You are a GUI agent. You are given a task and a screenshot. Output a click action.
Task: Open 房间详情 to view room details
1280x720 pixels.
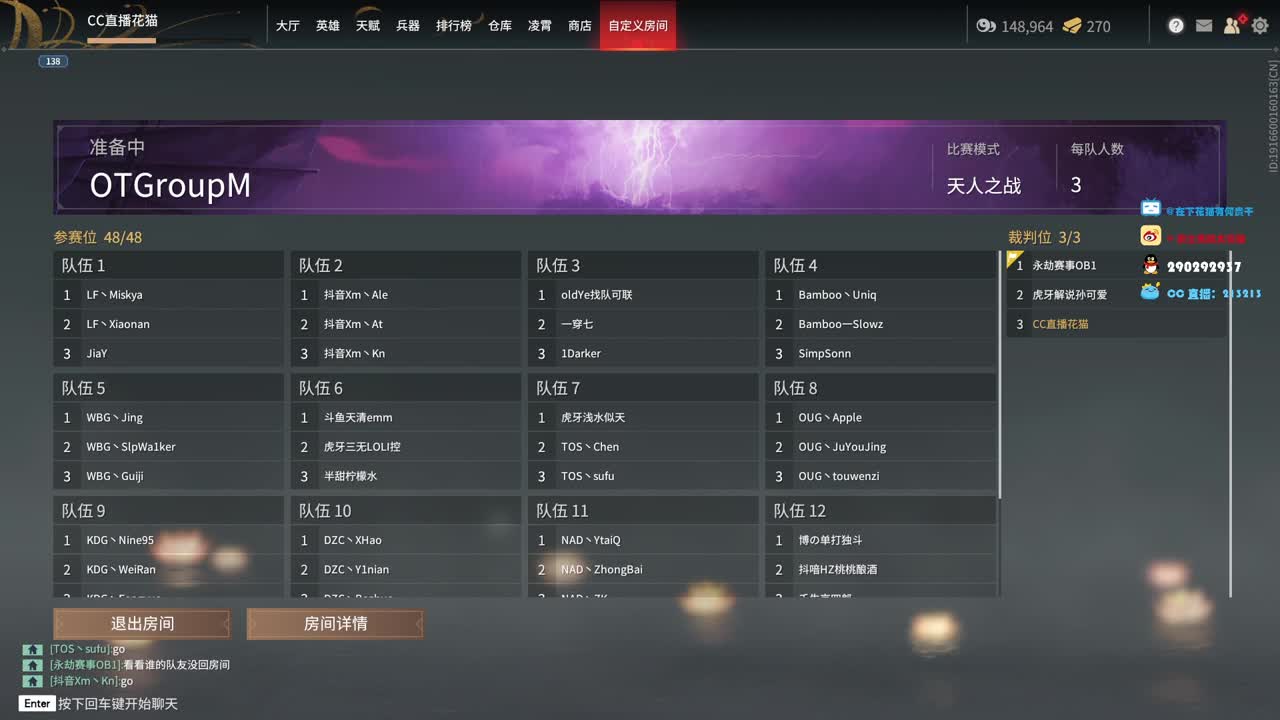335,623
